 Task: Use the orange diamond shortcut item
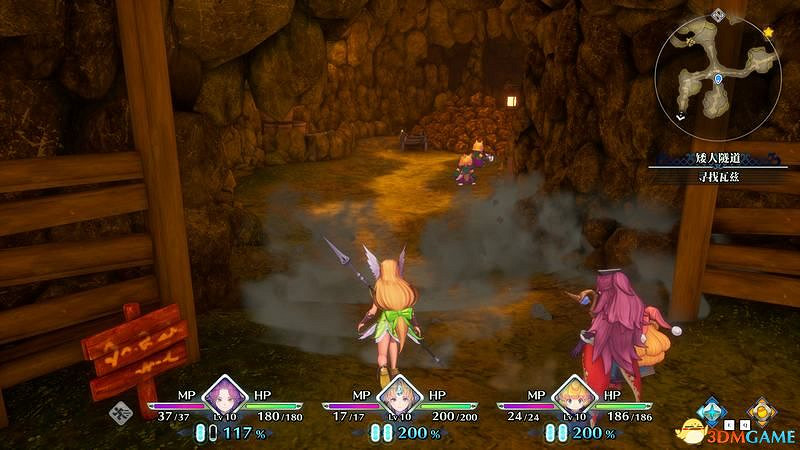763,411
